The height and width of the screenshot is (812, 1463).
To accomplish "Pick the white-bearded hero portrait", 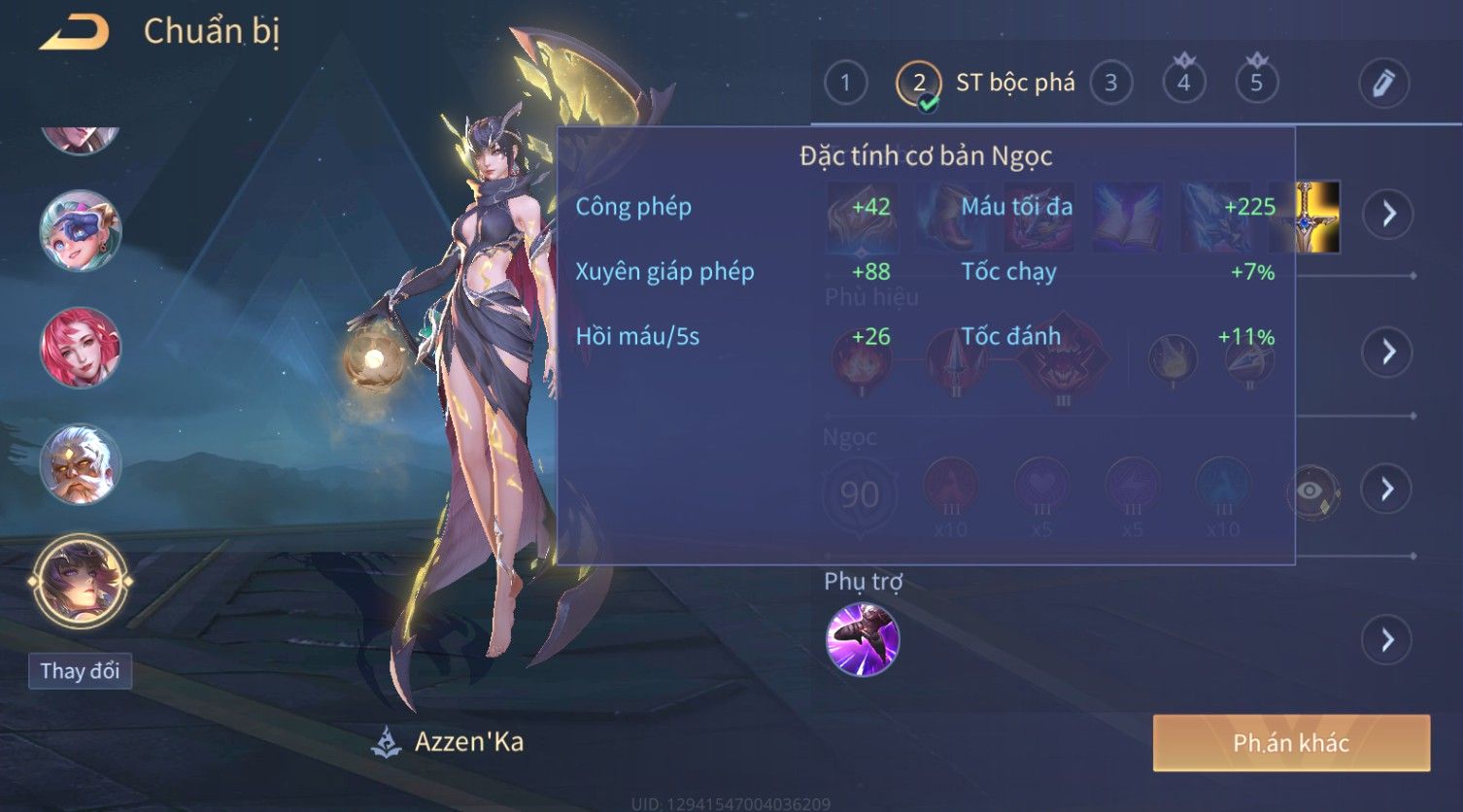I will [80, 464].
